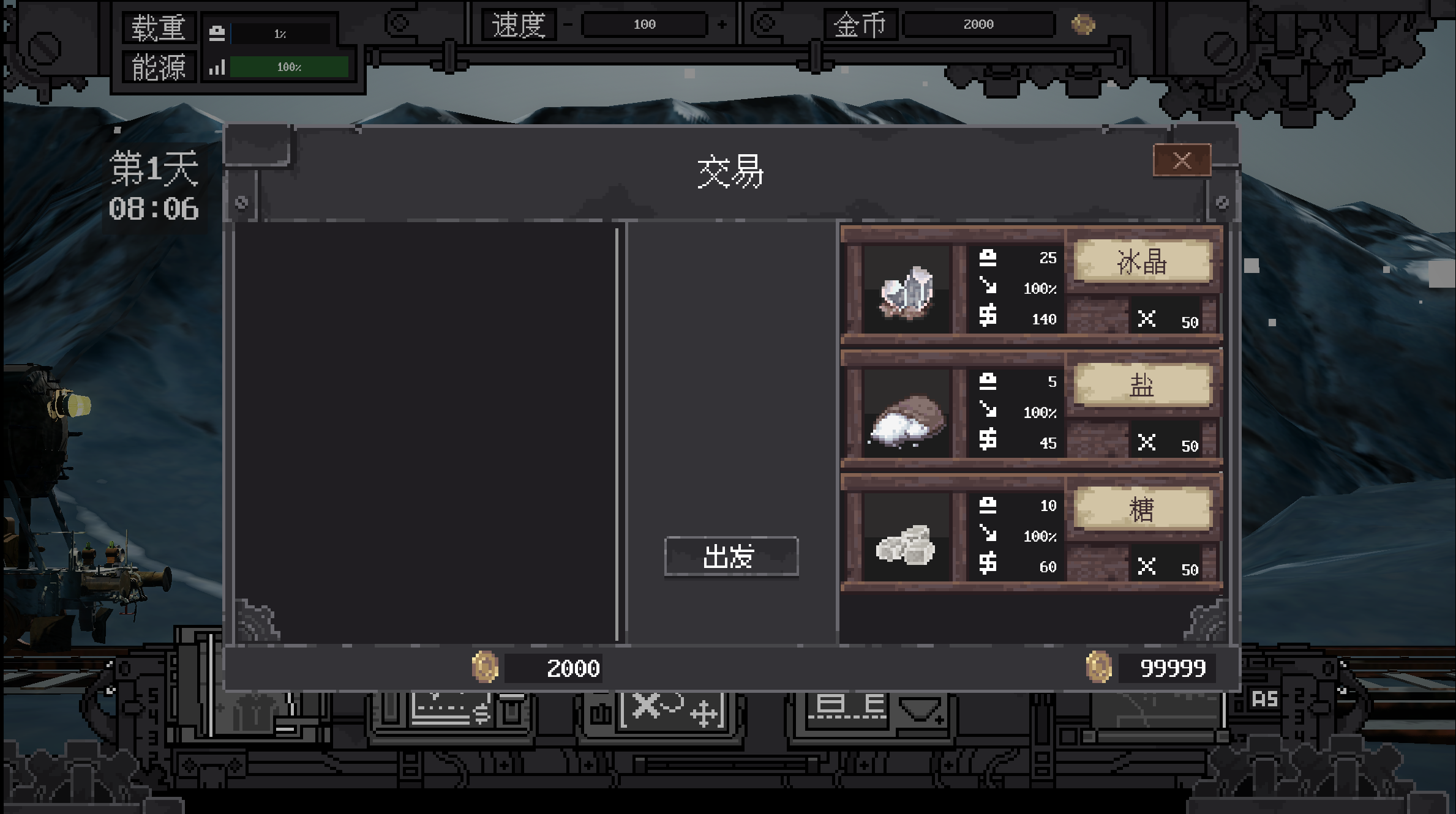1456x814 pixels.
Task: Click the 金币 label in the top bar
Action: coord(860,24)
